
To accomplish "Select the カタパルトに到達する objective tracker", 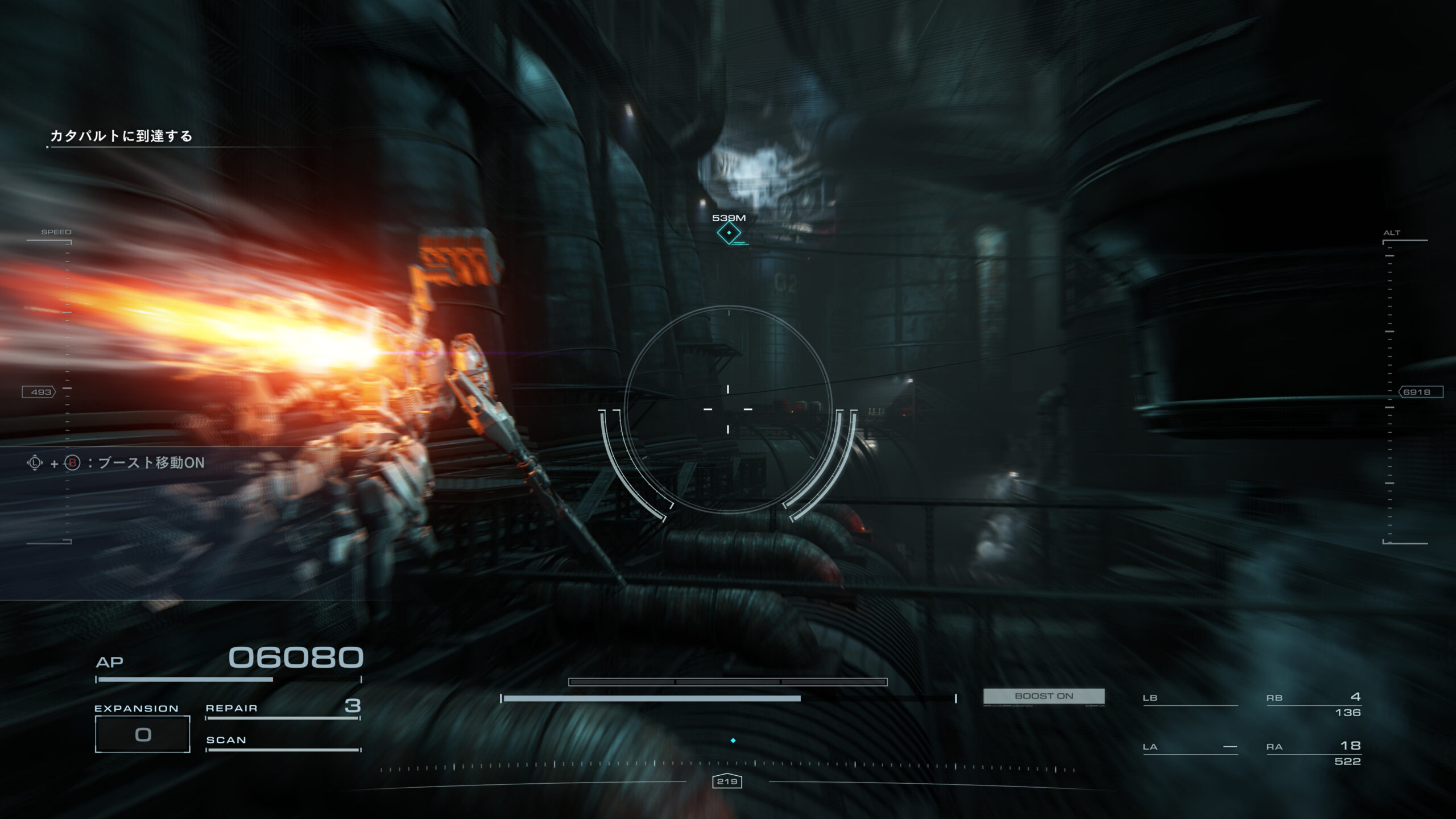I will pos(121,136).
